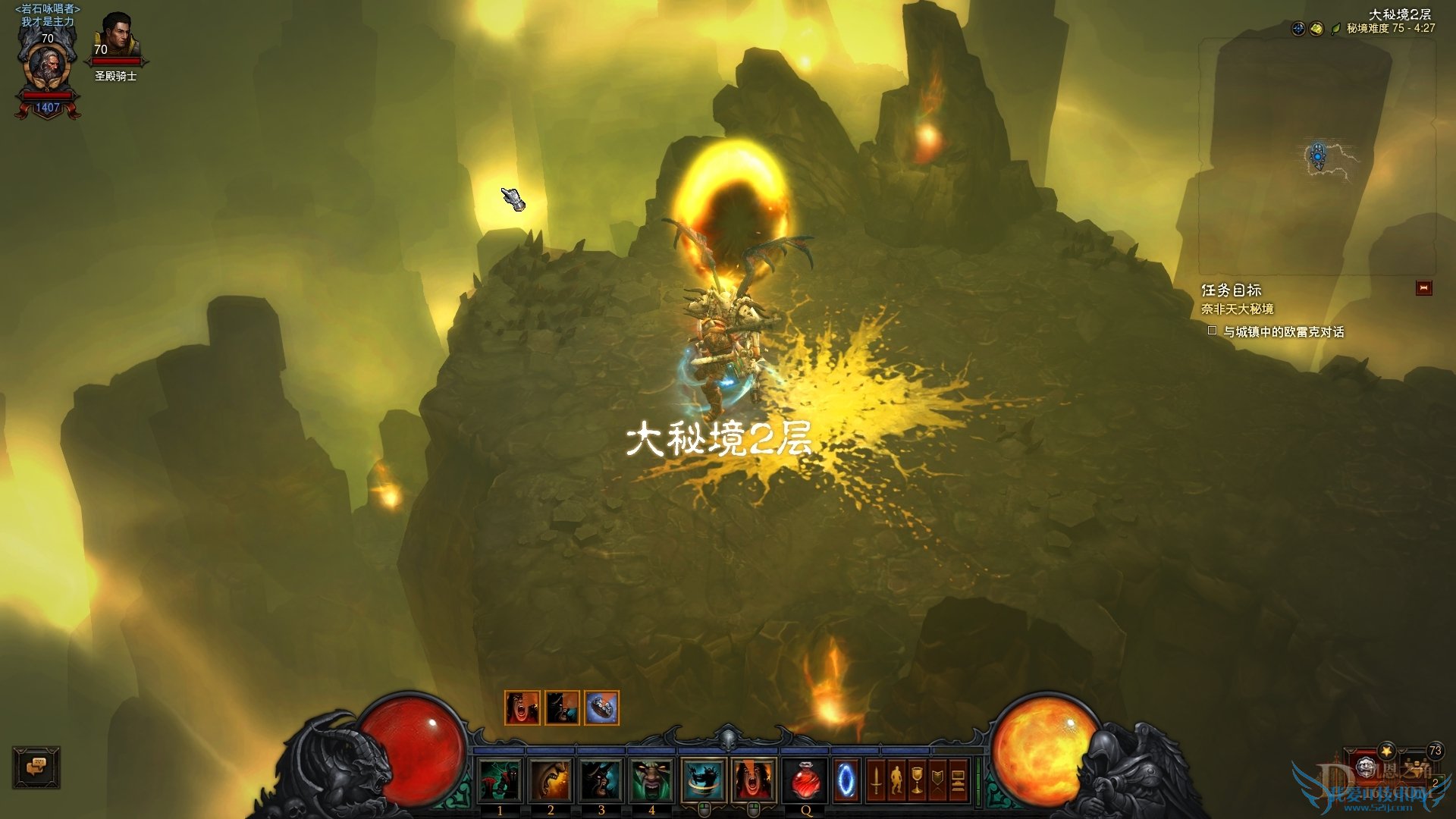Click the blue rift bonus orb icon
The height and width of the screenshot is (819, 1456).
[1298, 29]
